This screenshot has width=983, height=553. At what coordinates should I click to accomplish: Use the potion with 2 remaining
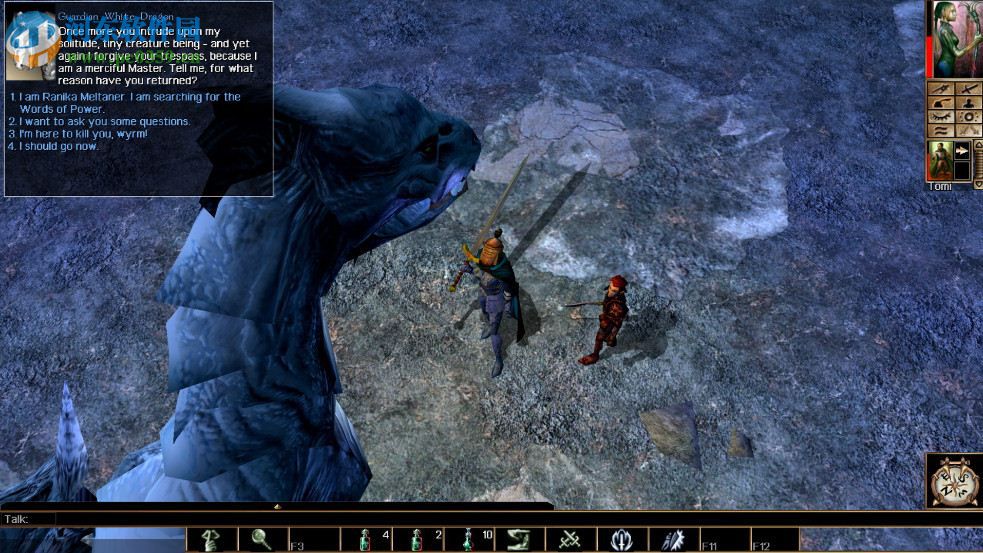coord(417,540)
